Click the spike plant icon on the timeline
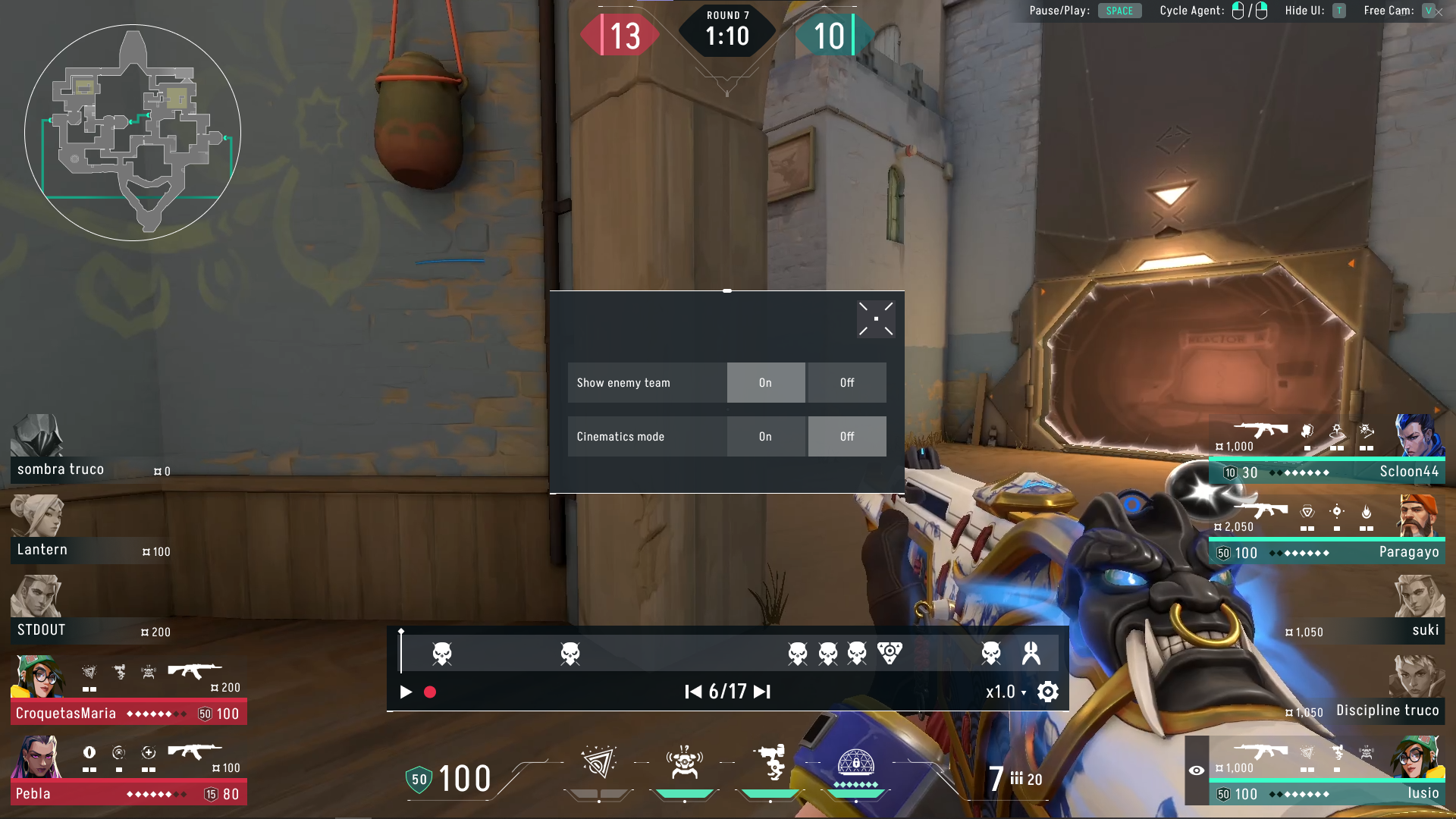Viewport: 1456px width, 819px height. tap(887, 652)
